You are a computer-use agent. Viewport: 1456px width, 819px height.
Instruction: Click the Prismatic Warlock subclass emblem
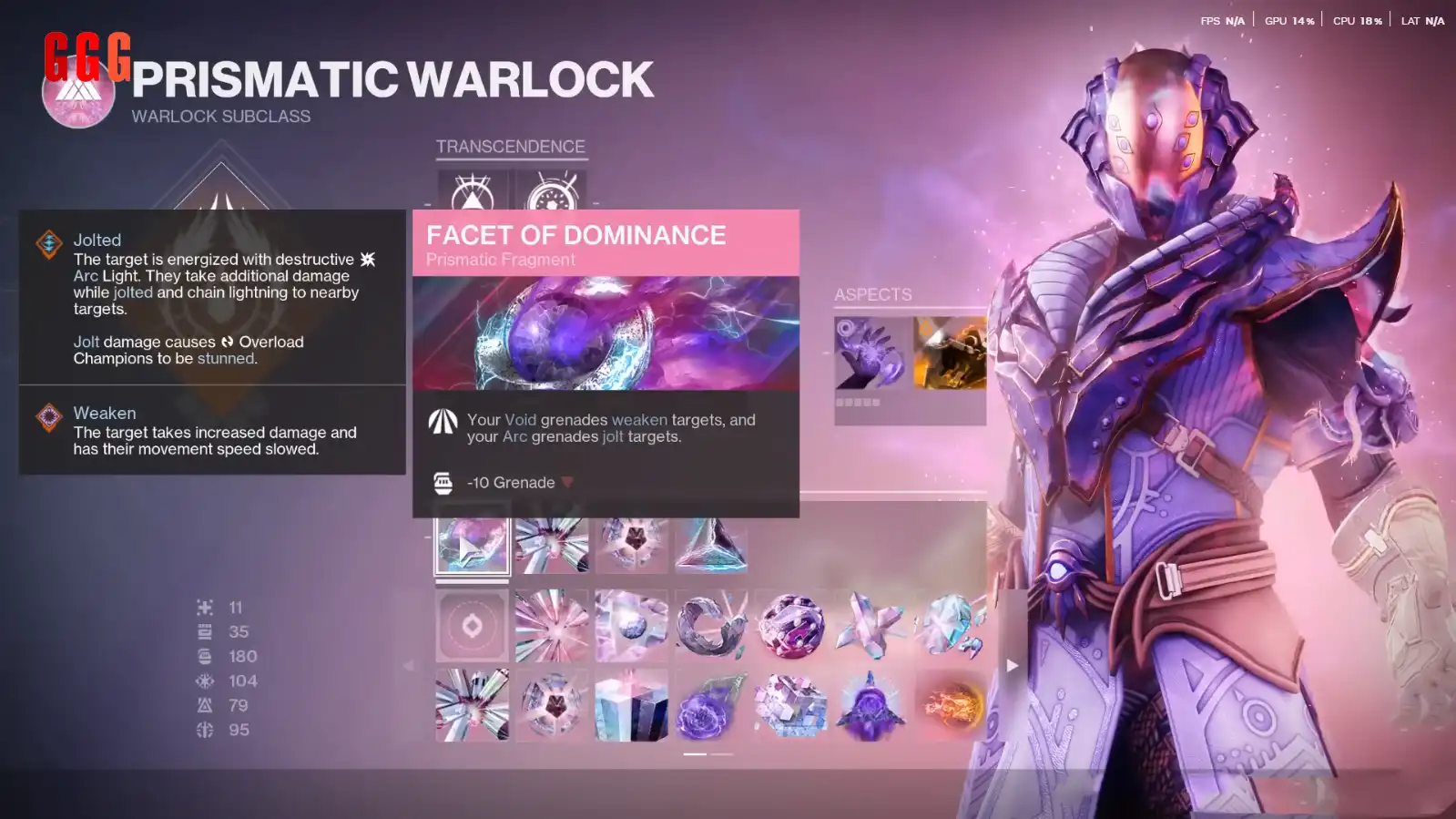[x=78, y=92]
